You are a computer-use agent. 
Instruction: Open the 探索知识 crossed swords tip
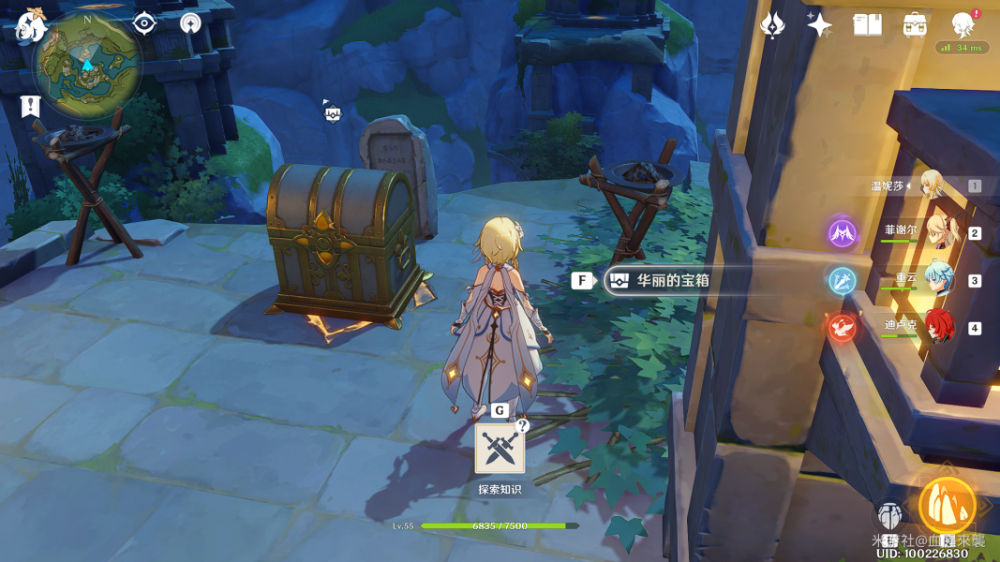click(x=499, y=448)
